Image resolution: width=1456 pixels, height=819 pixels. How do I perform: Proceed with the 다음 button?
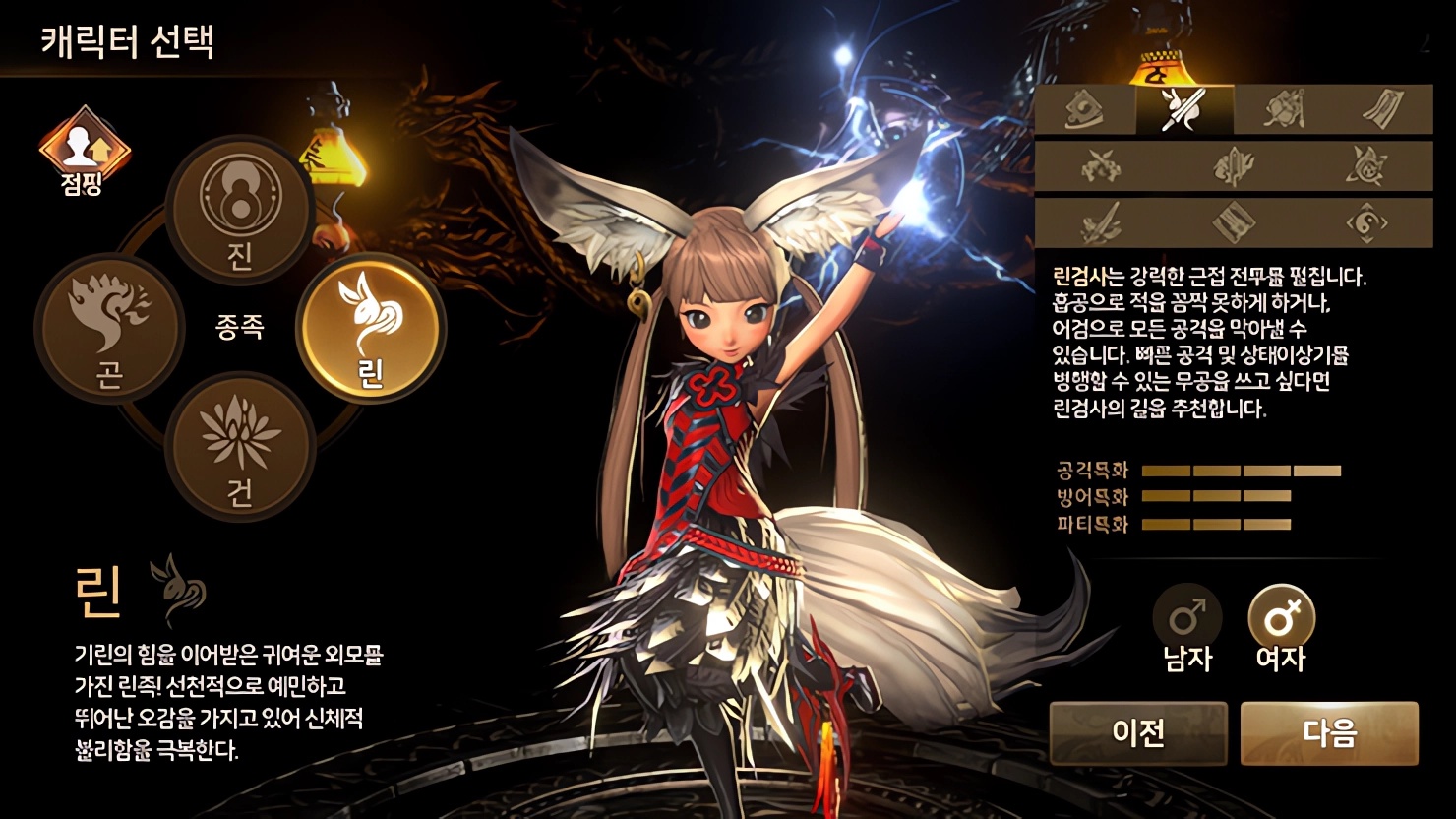[x=1329, y=732]
